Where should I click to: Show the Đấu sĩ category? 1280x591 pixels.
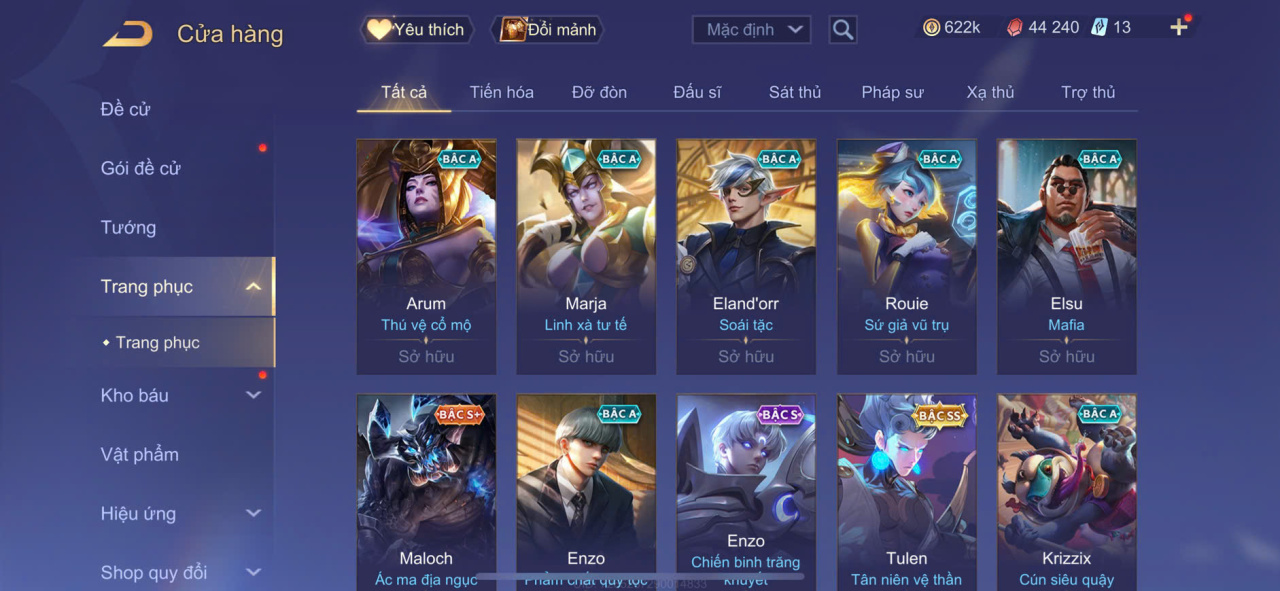pyautogui.click(x=697, y=92)
